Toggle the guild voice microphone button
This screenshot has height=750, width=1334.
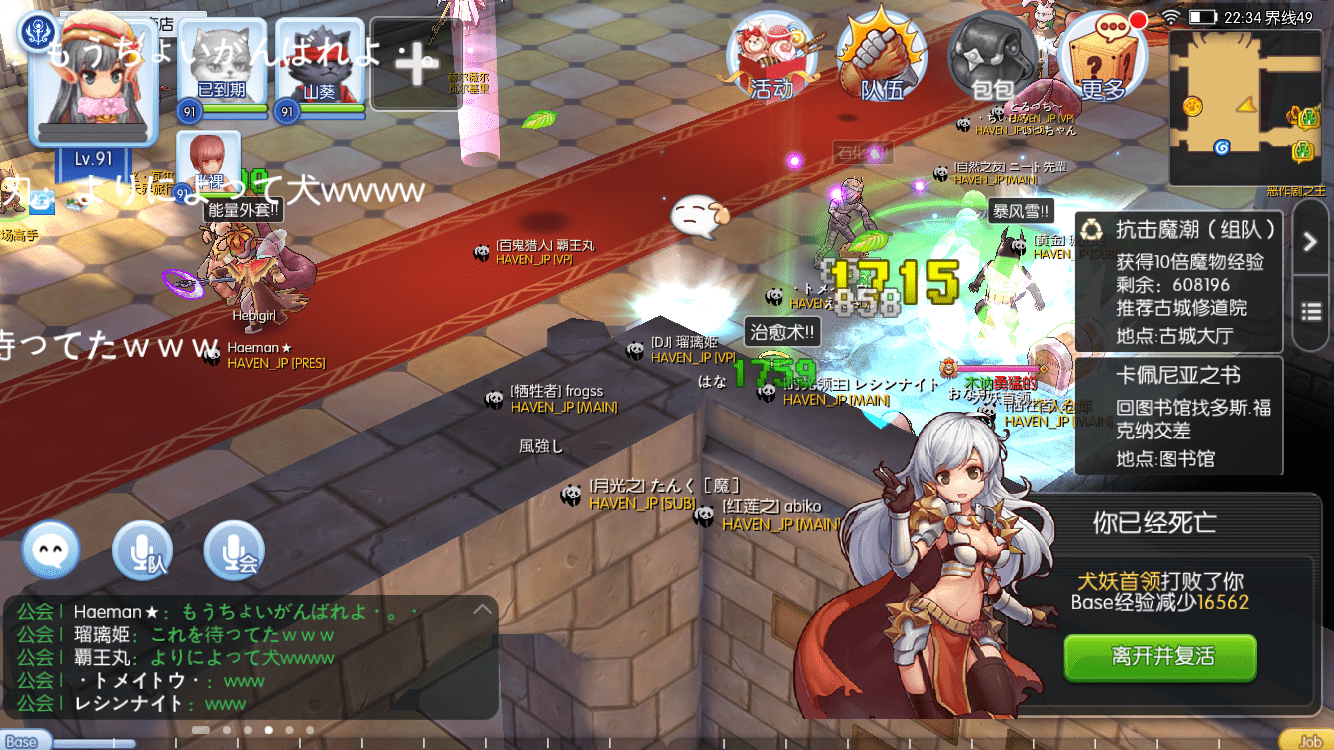(x=234, y=550)
